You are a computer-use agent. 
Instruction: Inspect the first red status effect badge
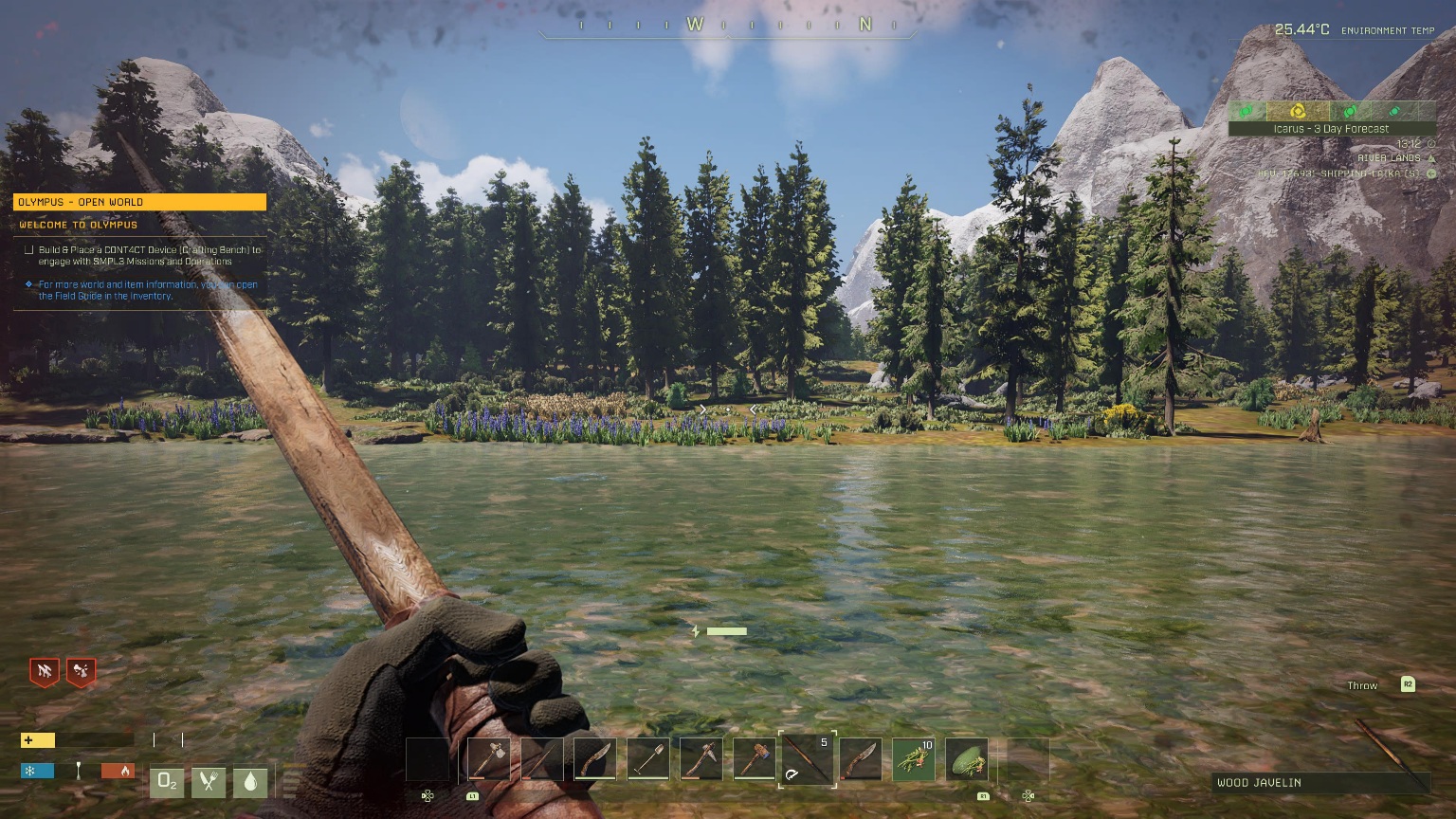[x=44, y=672]
